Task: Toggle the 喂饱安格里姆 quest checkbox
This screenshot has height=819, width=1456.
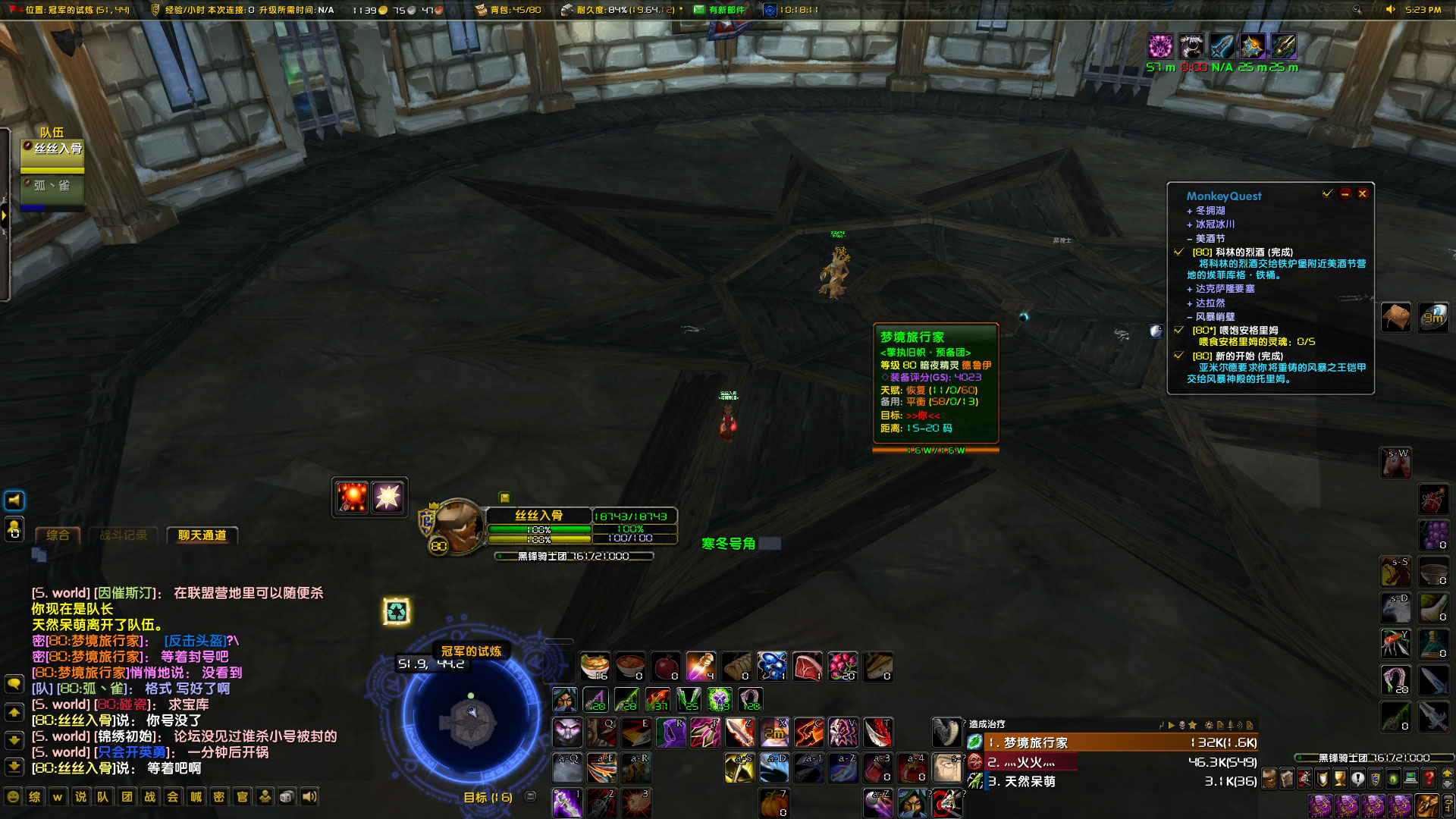Action: point(1178,330)
